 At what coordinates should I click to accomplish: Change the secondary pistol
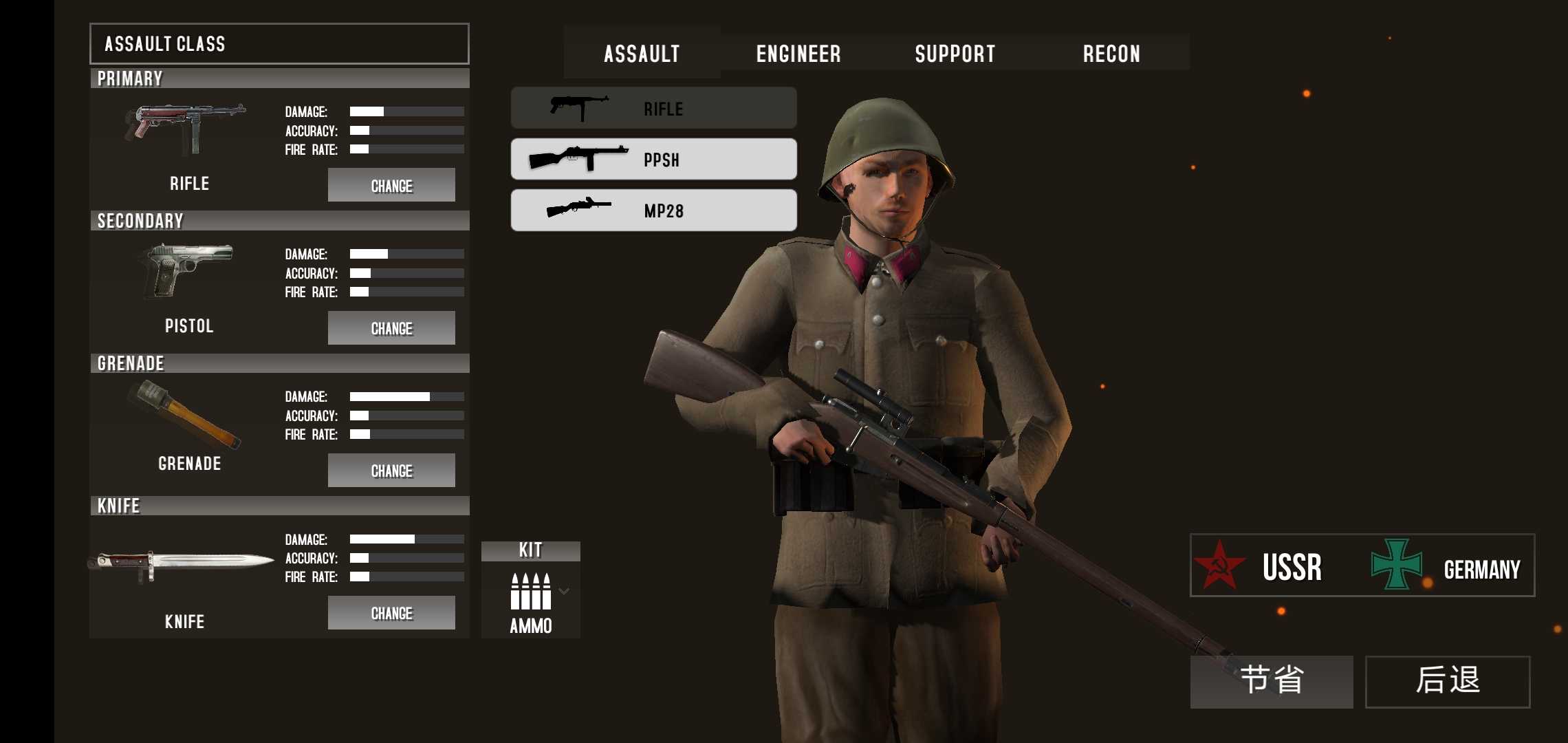(x=391, y=328)
